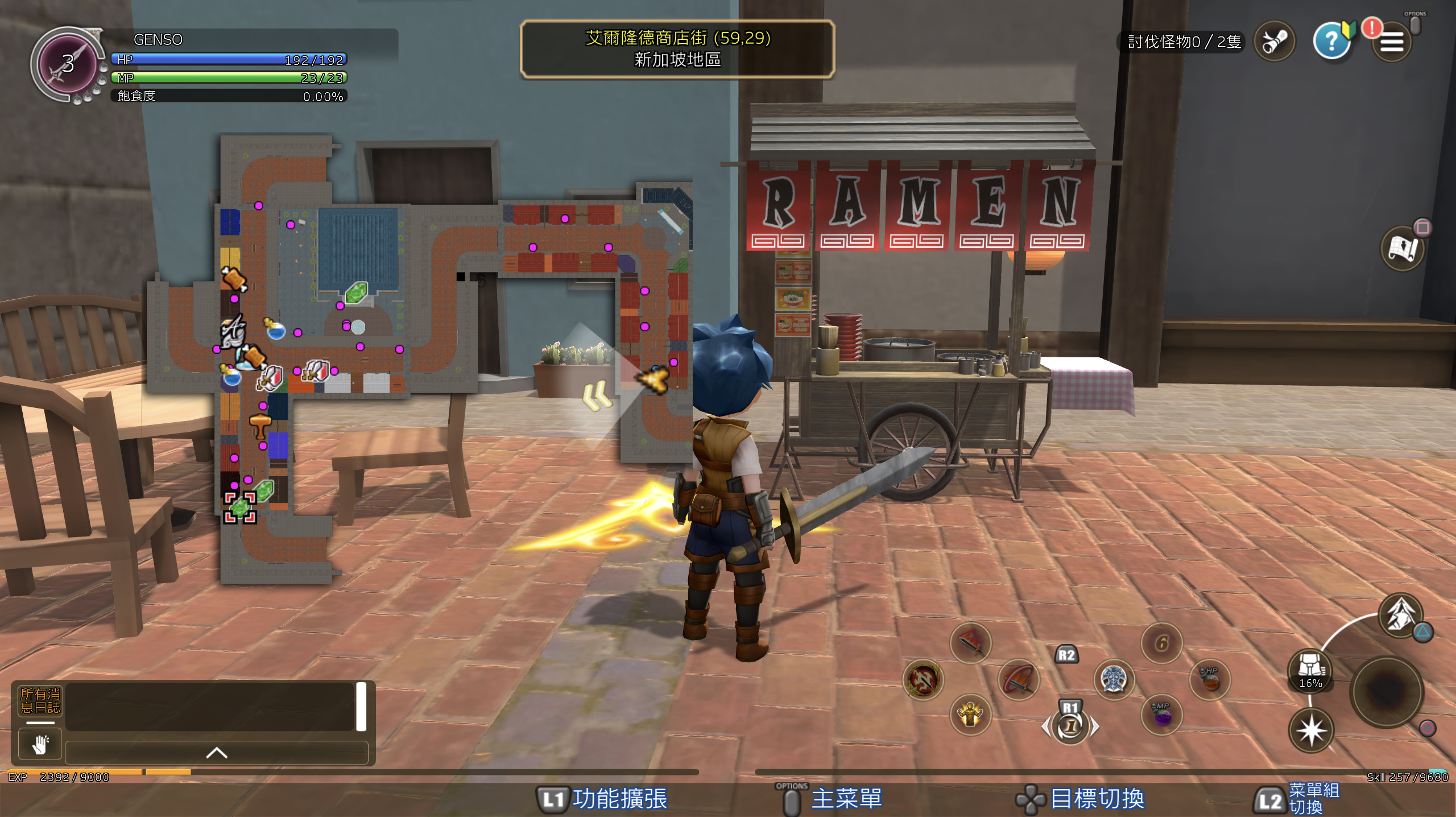The image size is (1456, 817).
Task: Click the character level 3 portrait emblem
Action: tap(68, 64)
